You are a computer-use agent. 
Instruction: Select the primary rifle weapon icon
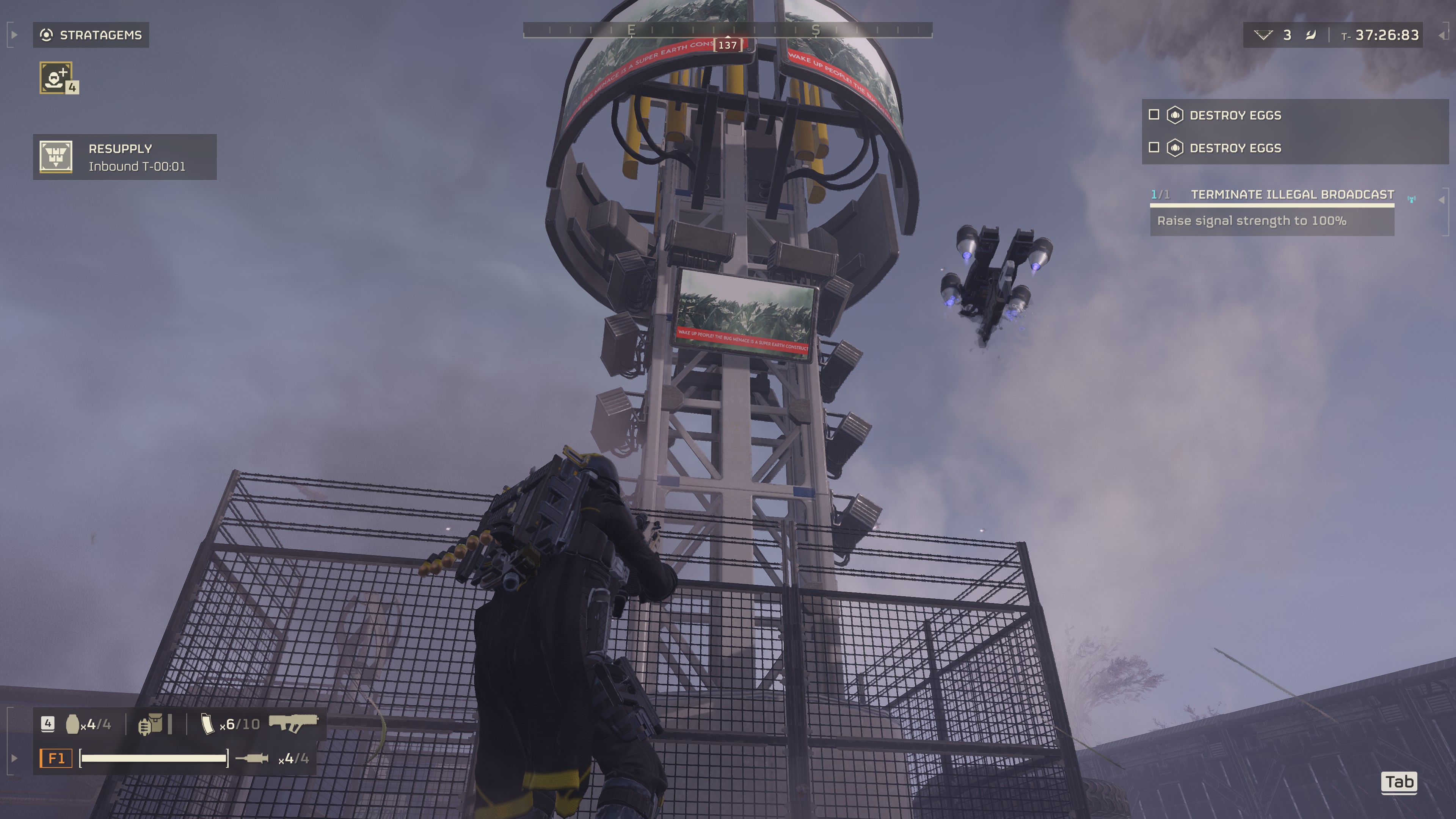(x=293, y=723)
